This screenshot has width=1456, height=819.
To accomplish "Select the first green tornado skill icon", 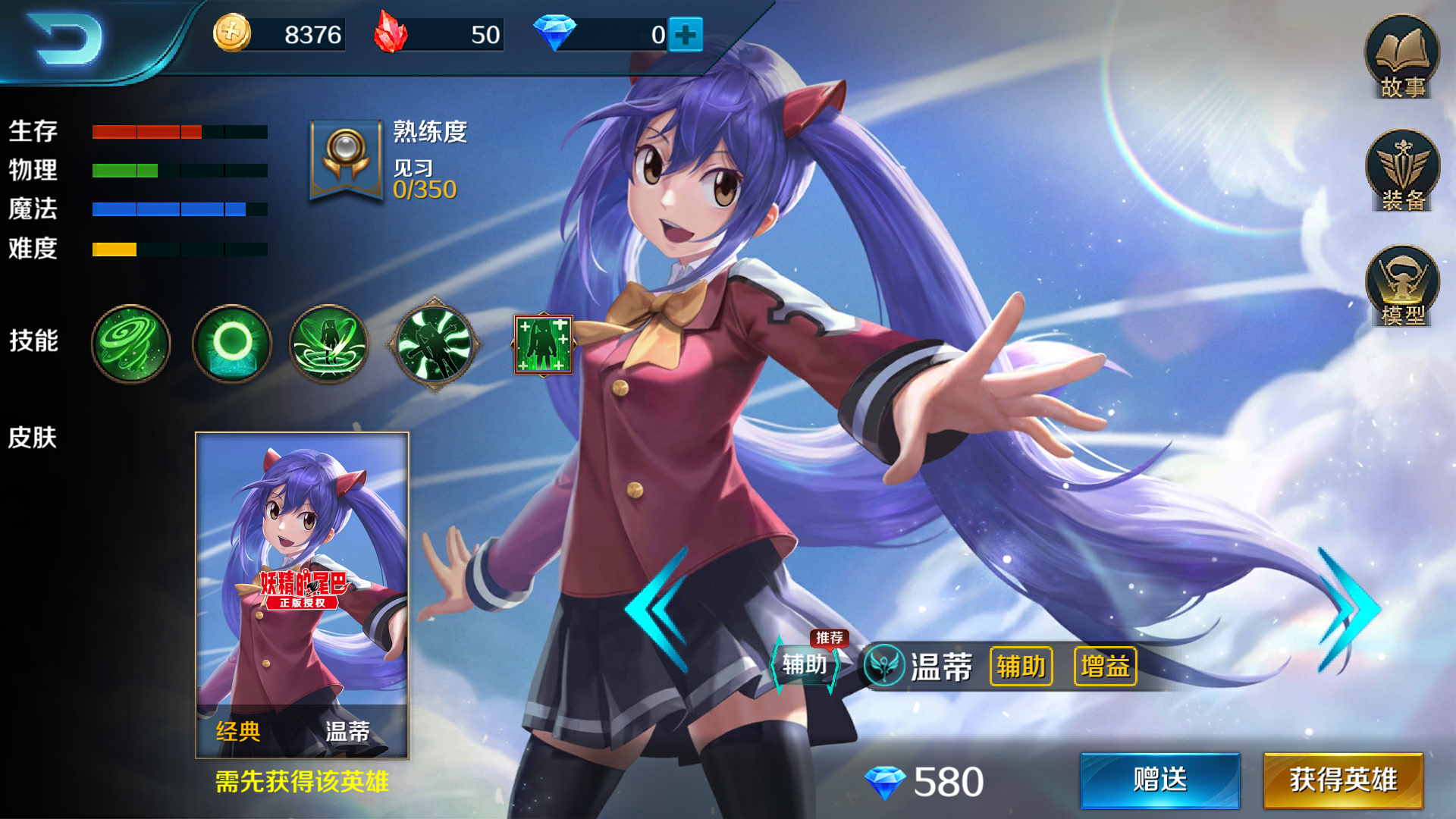I will tap(130, 344).
